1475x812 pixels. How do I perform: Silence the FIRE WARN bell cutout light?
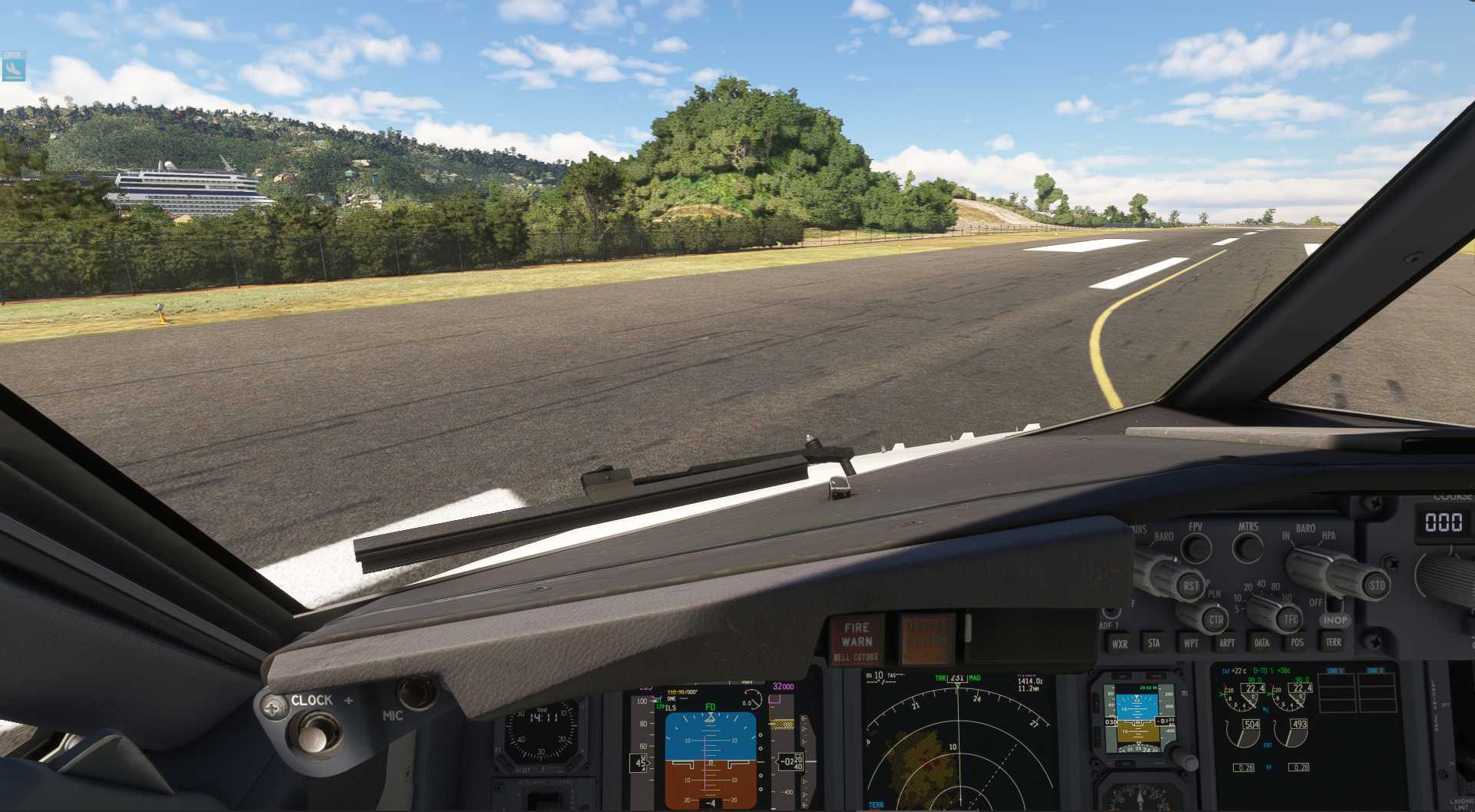pos(857,640)
